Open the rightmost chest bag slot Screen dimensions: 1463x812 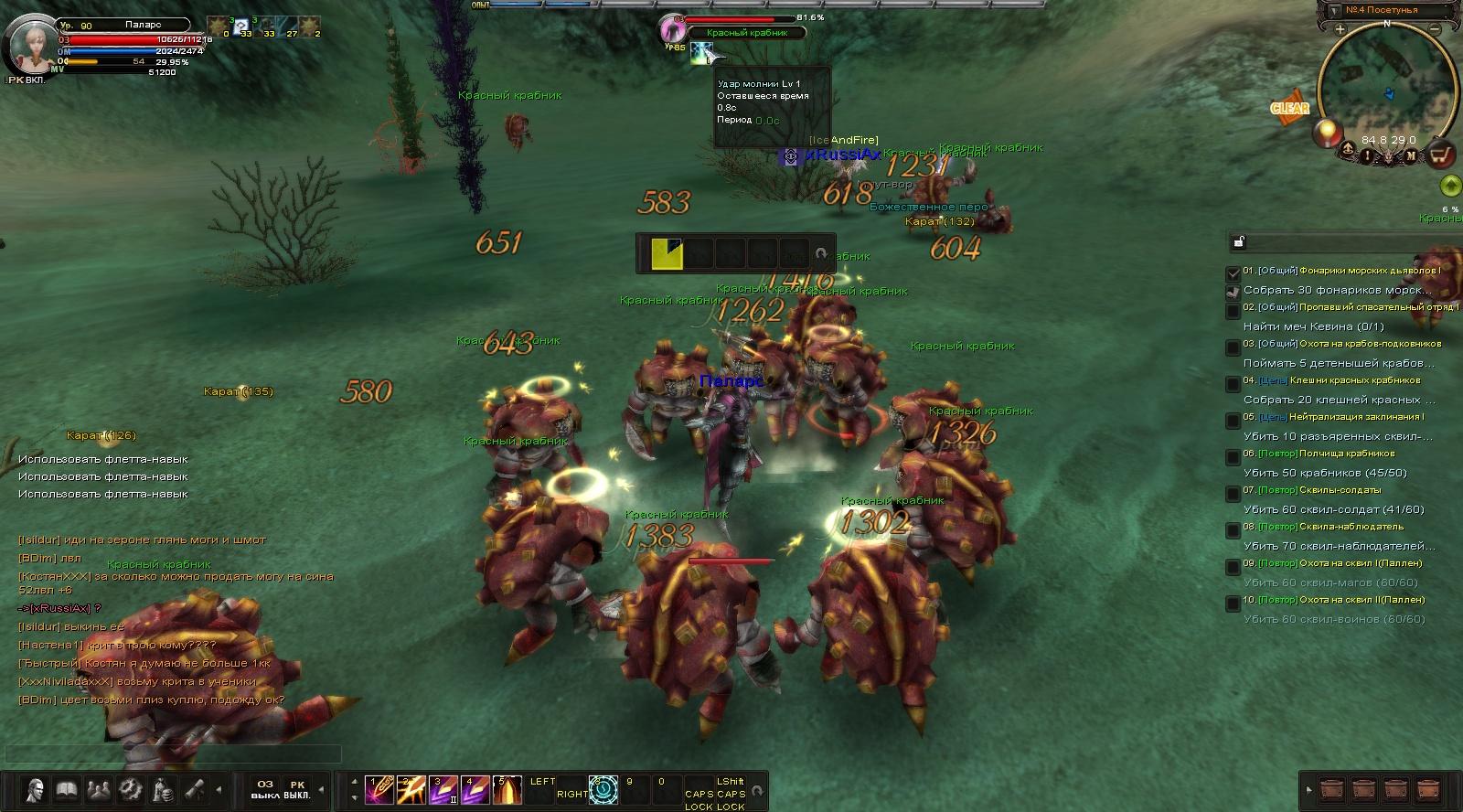tap(1426, 789)
